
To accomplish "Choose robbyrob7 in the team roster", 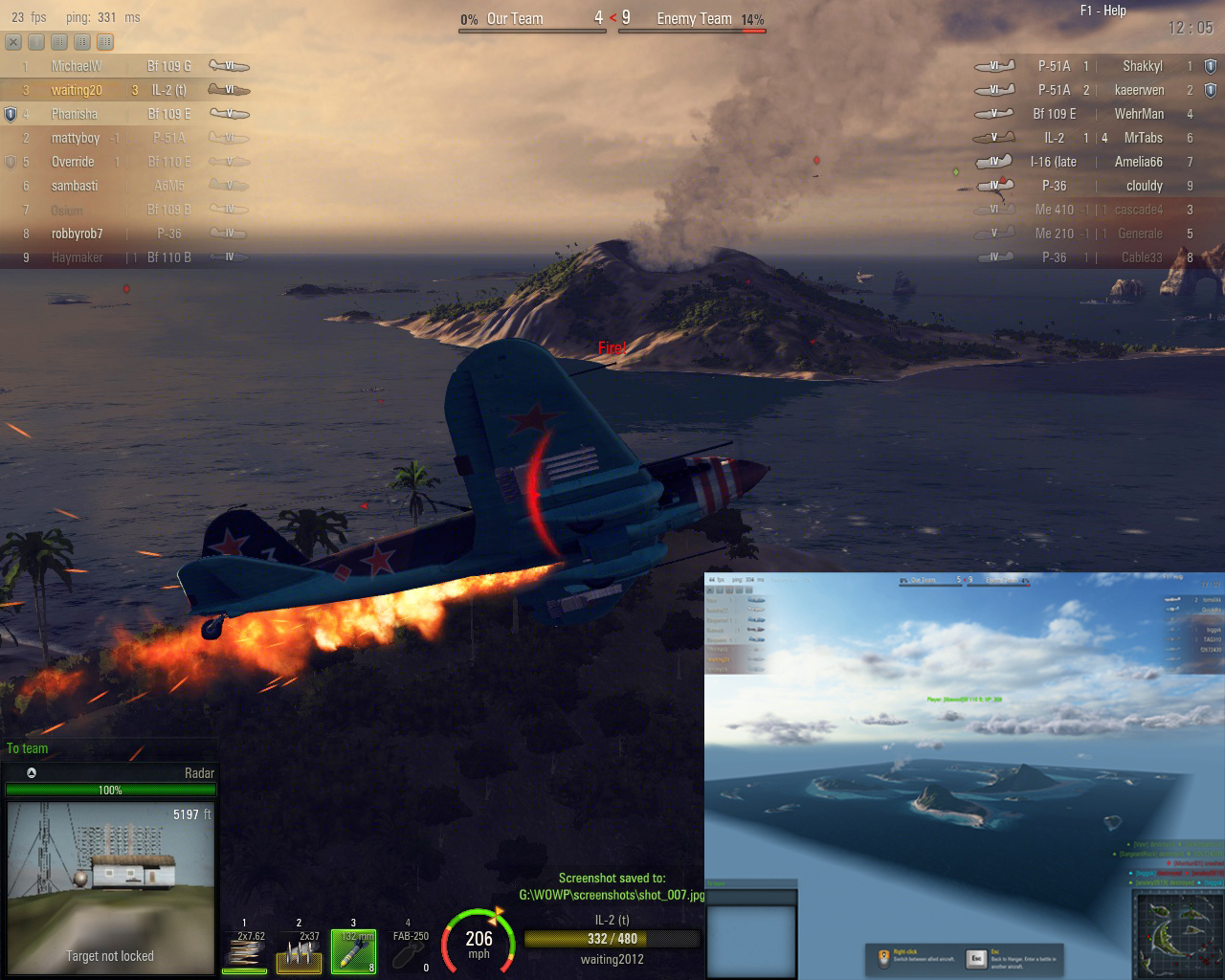I will point(124,234).
